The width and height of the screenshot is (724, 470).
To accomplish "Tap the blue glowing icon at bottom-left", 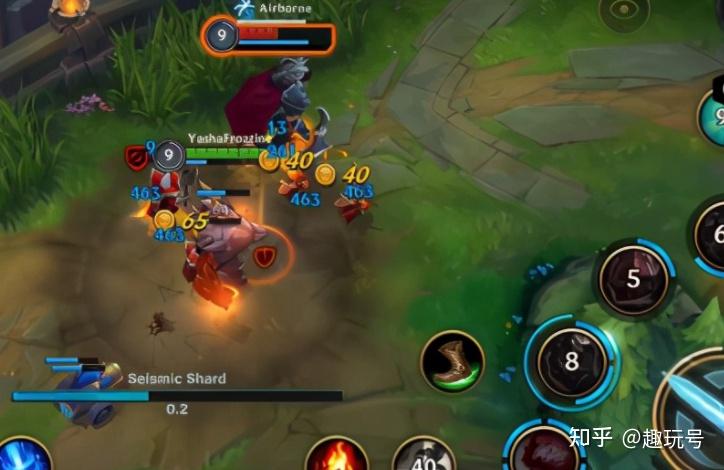I will tap(20, 456).
